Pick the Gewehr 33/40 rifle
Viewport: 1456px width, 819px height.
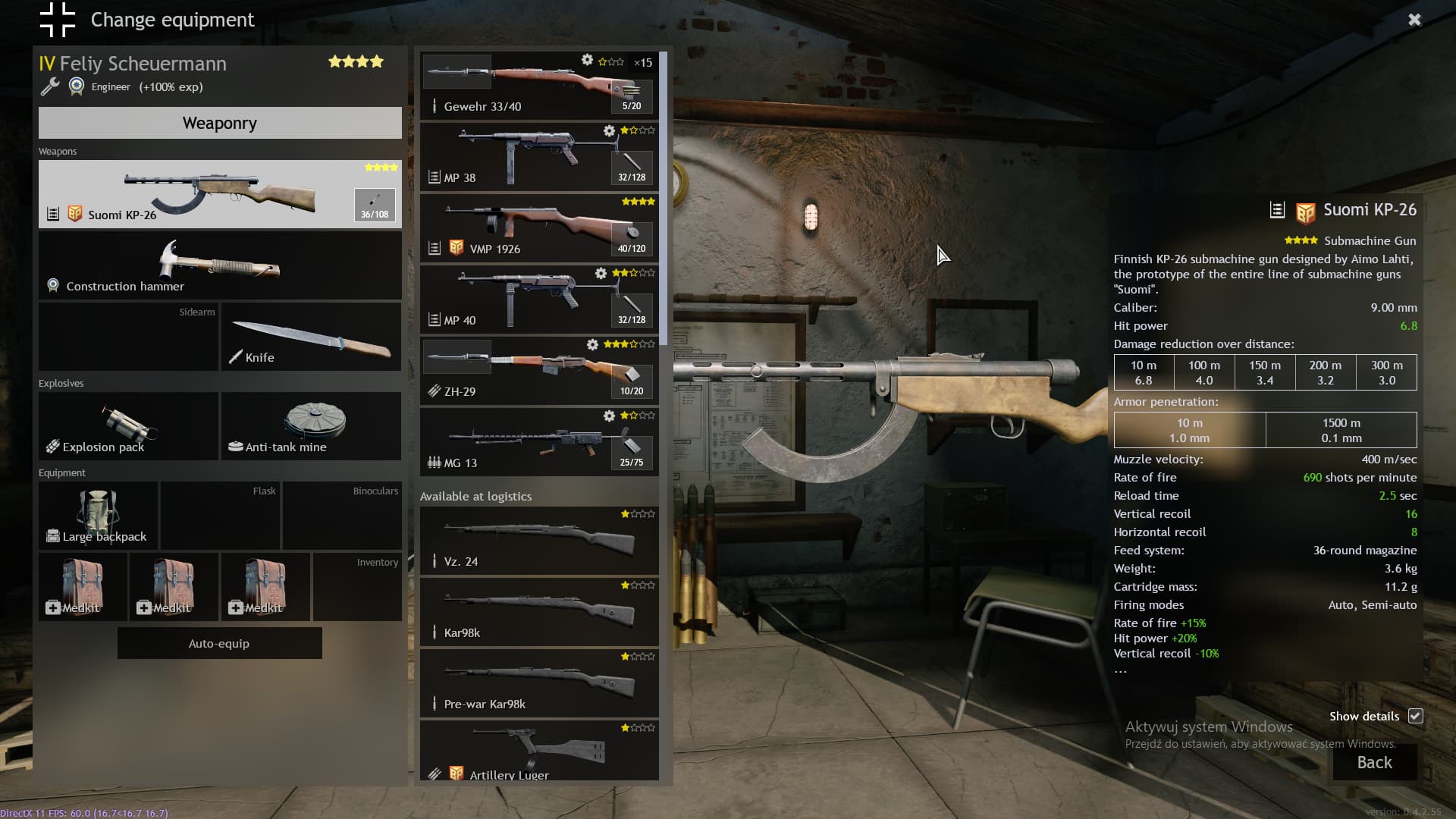click(x=539, y=86)
